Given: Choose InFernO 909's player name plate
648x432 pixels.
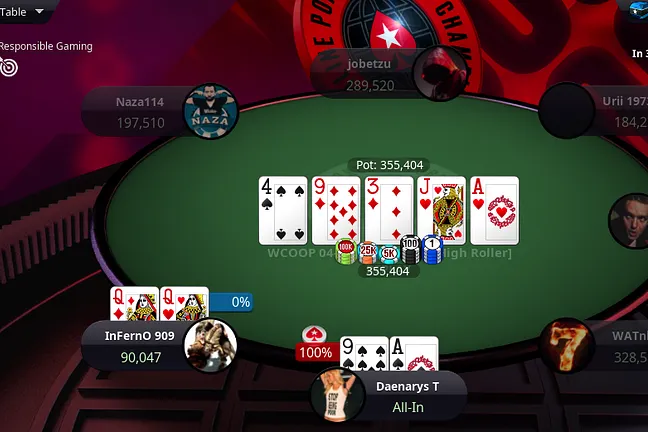Looking at the screenshot, I should coord(139,345).
